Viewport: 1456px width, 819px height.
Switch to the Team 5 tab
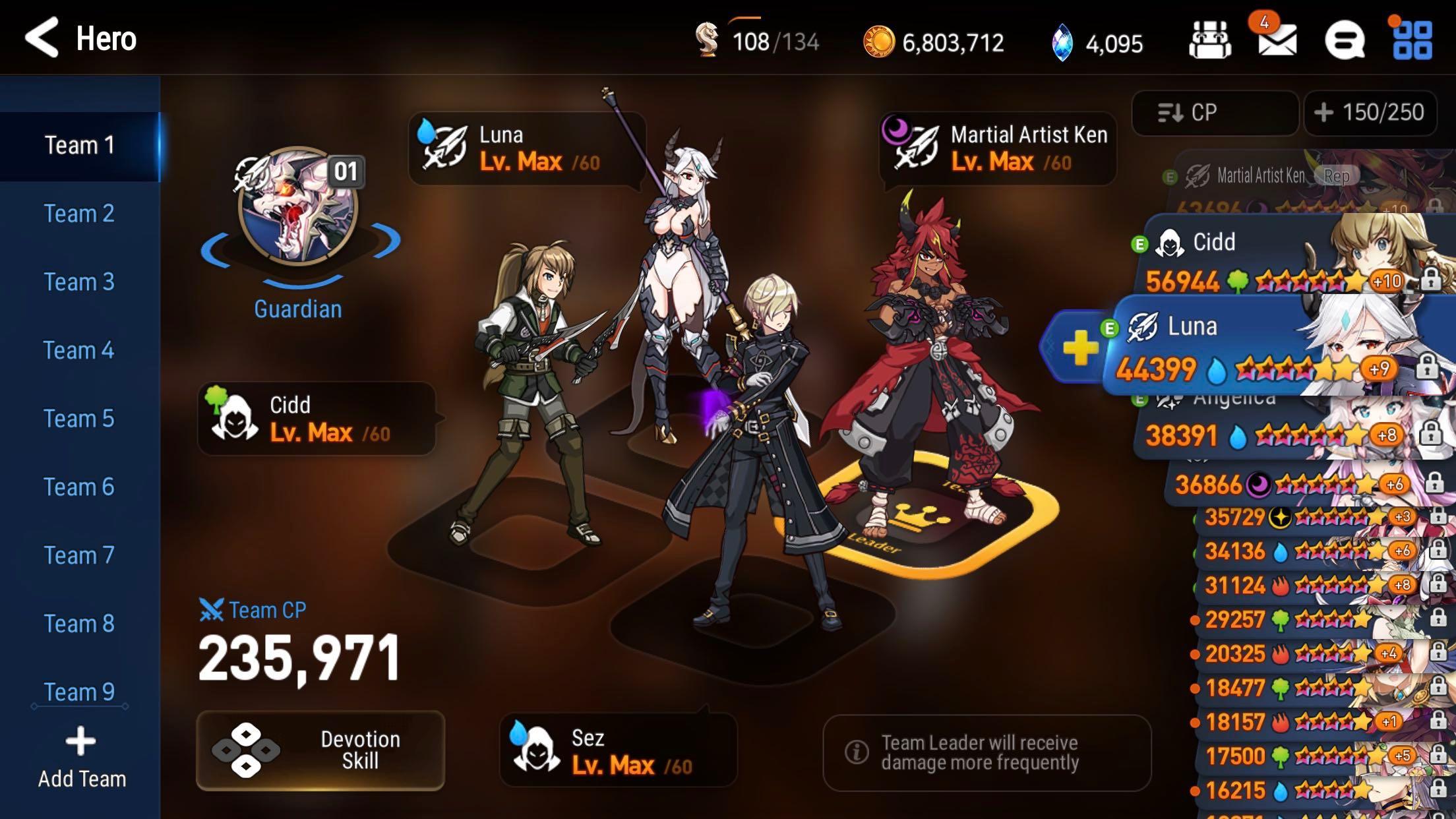79,418
